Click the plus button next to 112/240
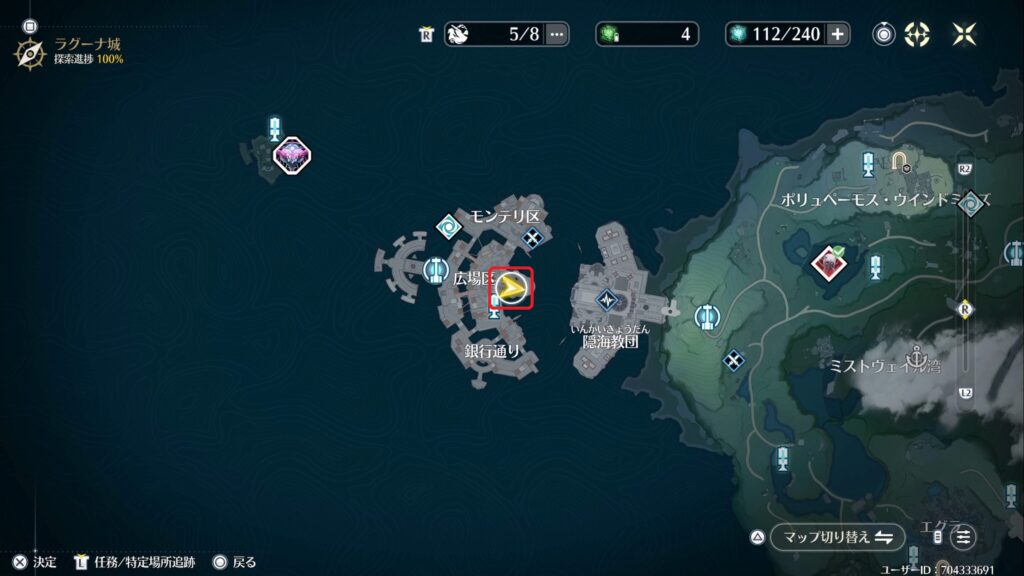This screenshot has width=1024, height=576. pyautogui.click(x=837, y=34)
